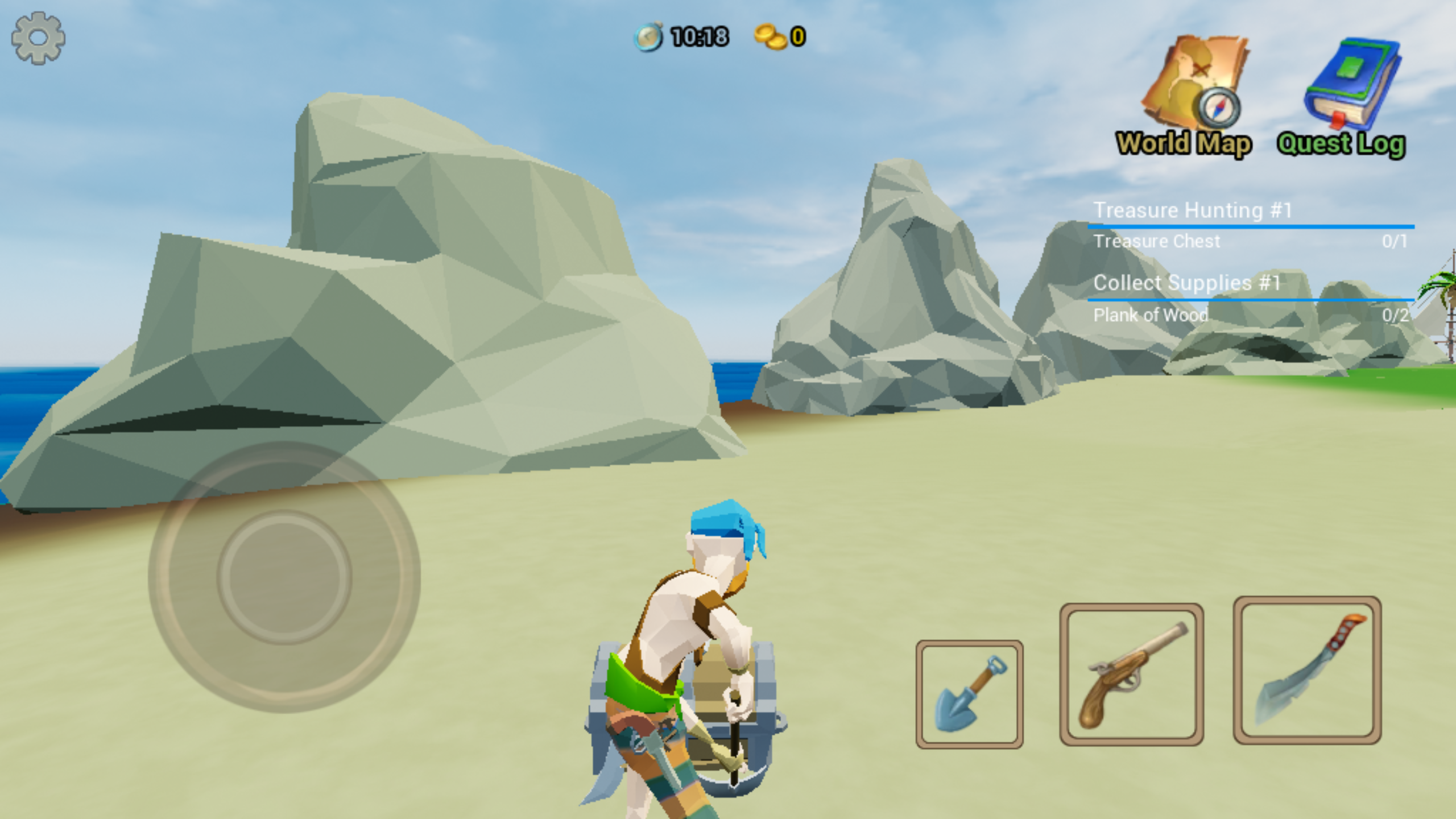Viewport: 1456px width, 819px height.
Task: Click the Collect Supplies quest progress divider
Action: (1251, 300)
